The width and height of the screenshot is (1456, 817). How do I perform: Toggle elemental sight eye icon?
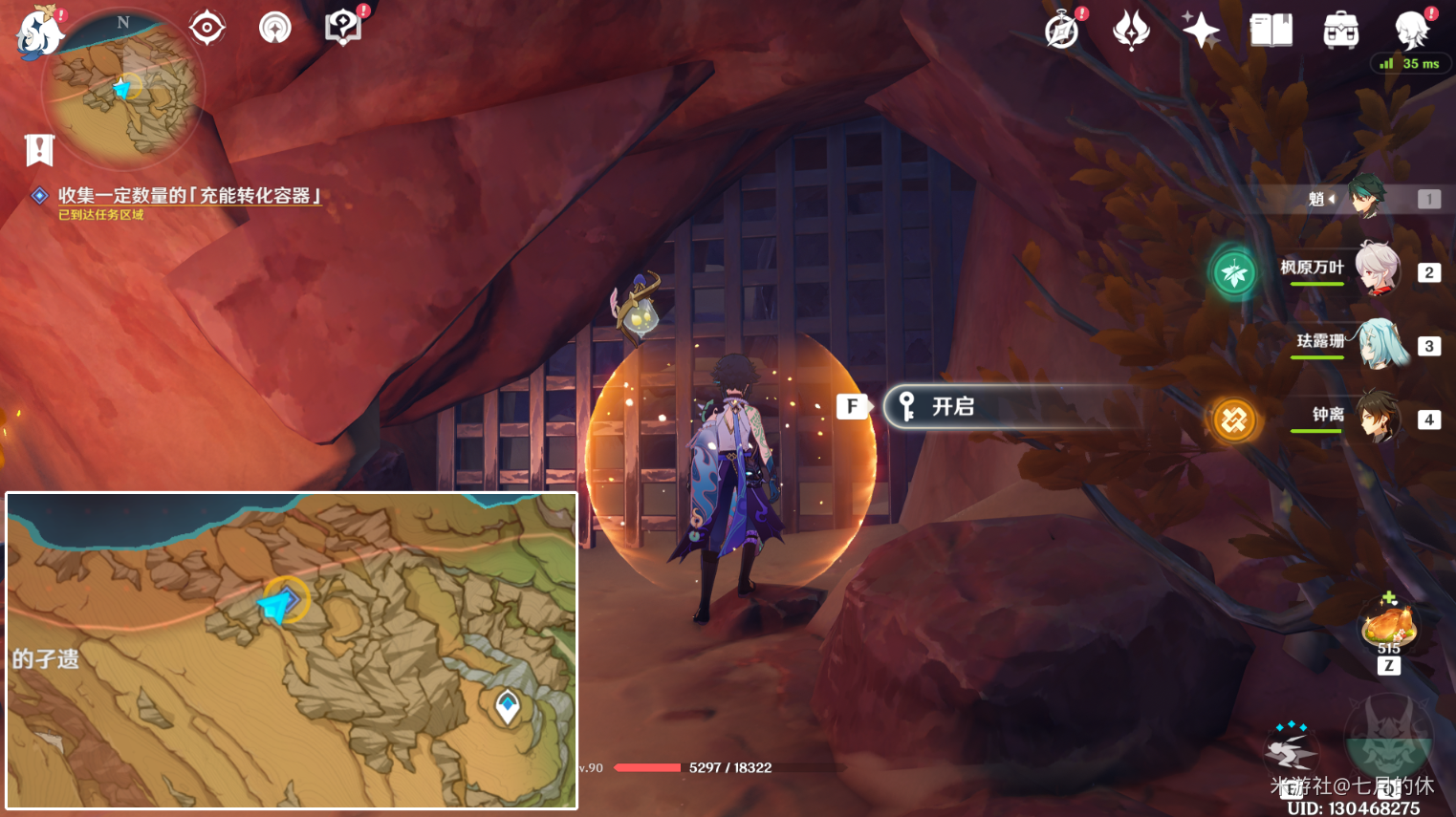point(206,28)
